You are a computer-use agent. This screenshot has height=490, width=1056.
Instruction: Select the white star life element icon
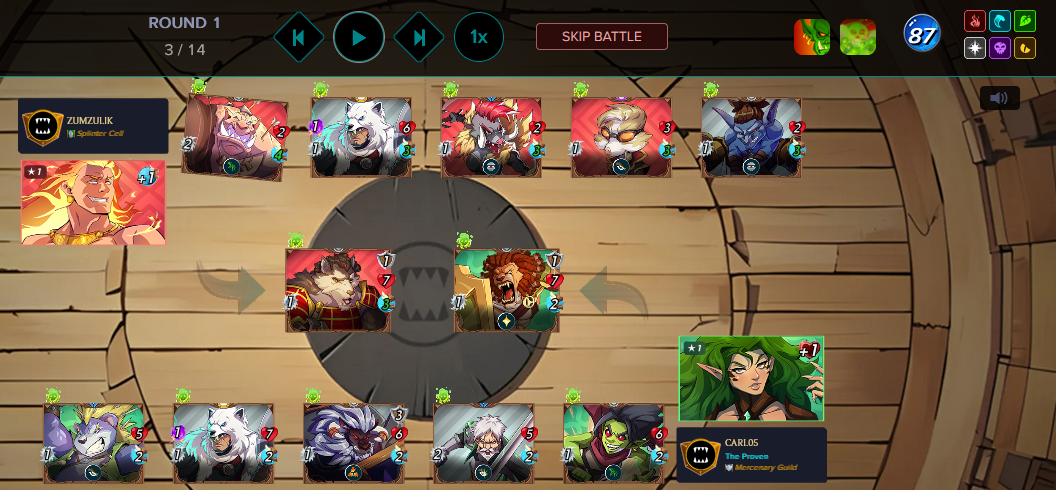[974, 47]
